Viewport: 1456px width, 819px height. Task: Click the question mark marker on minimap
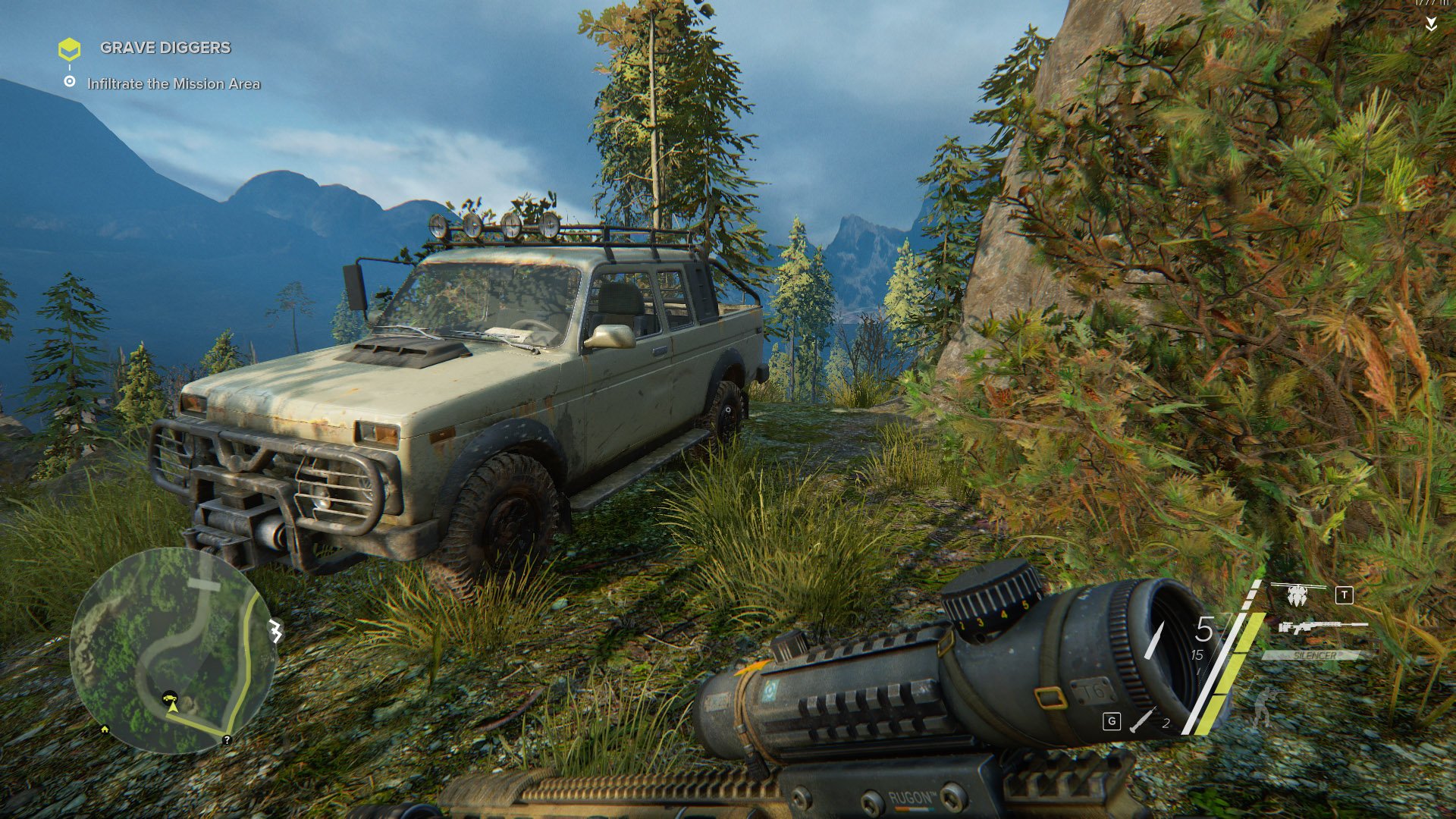tap(227, 739)
